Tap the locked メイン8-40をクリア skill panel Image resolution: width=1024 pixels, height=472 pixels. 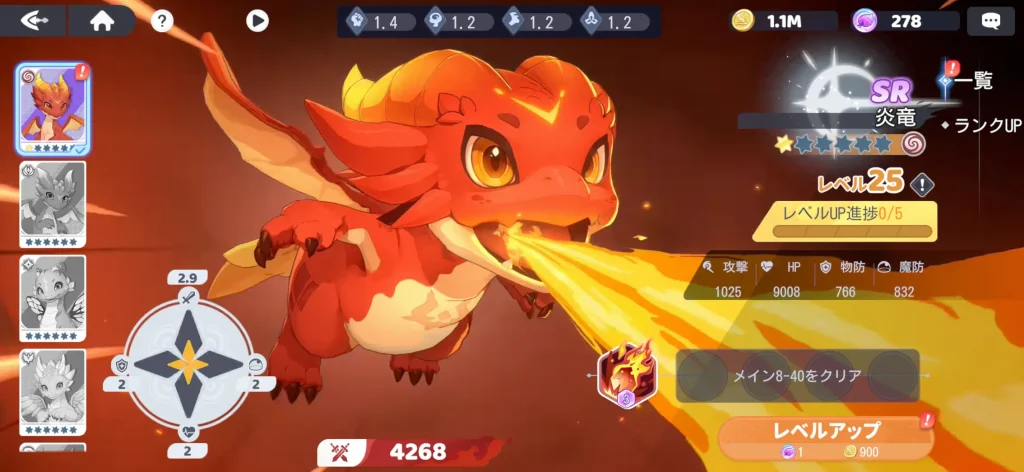coord(796,375)
